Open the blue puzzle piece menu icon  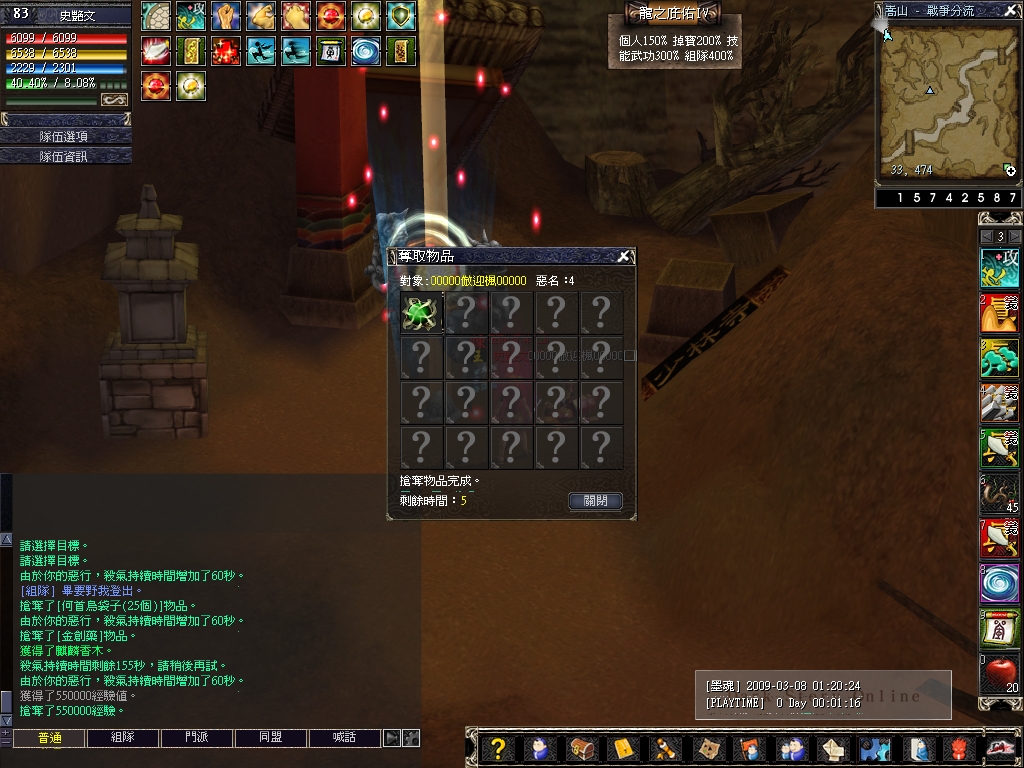click(x=875, y=748)
